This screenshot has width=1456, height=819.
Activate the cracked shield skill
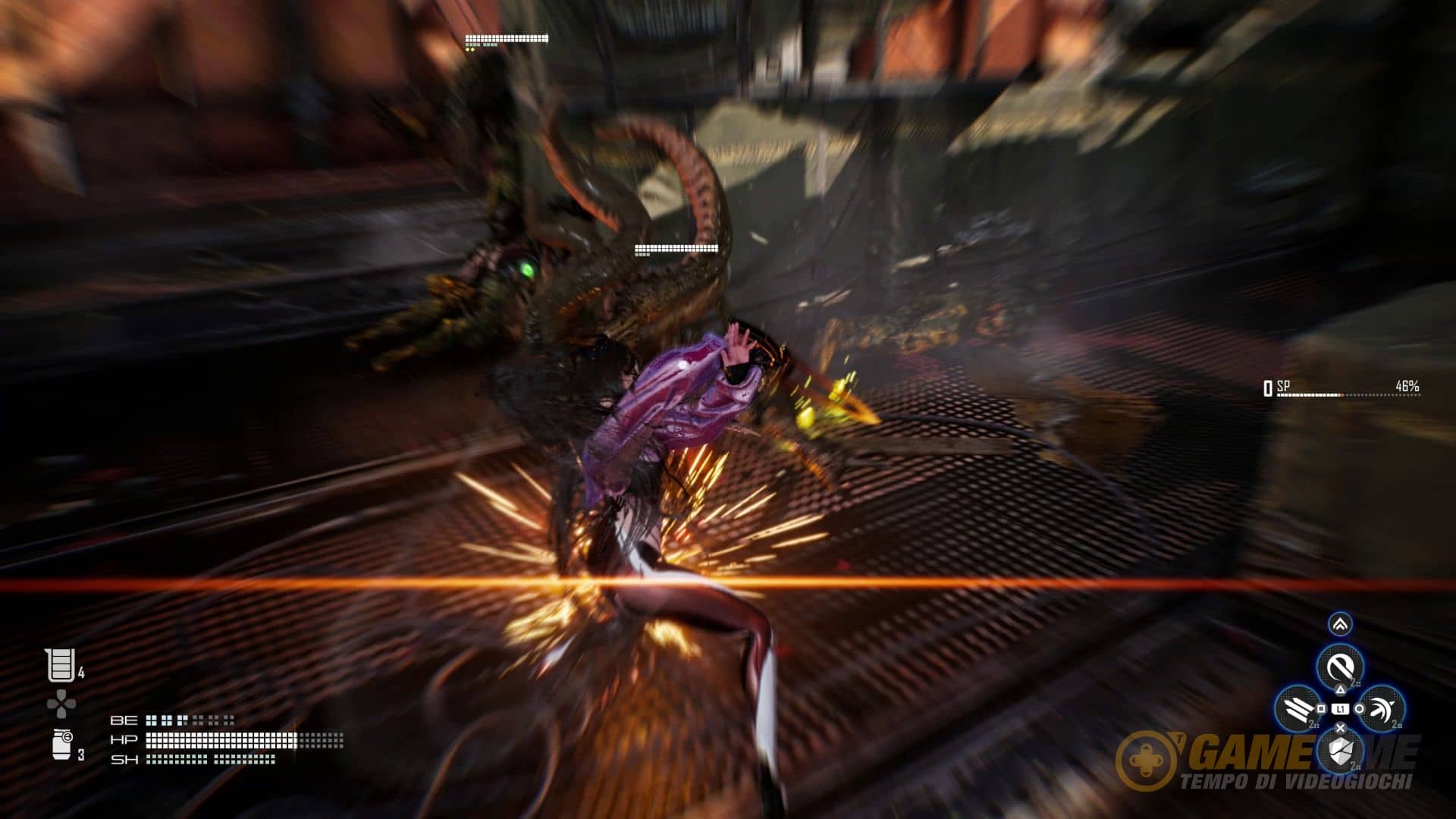tap(1340, 751)
